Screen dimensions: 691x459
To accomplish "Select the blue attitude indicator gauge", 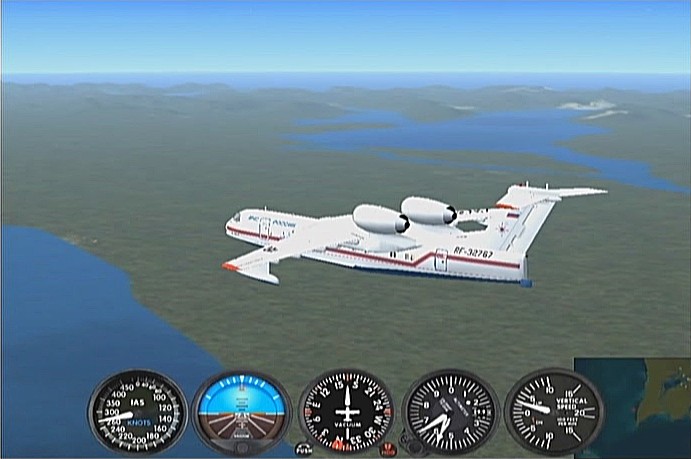I will pos(241,411).
